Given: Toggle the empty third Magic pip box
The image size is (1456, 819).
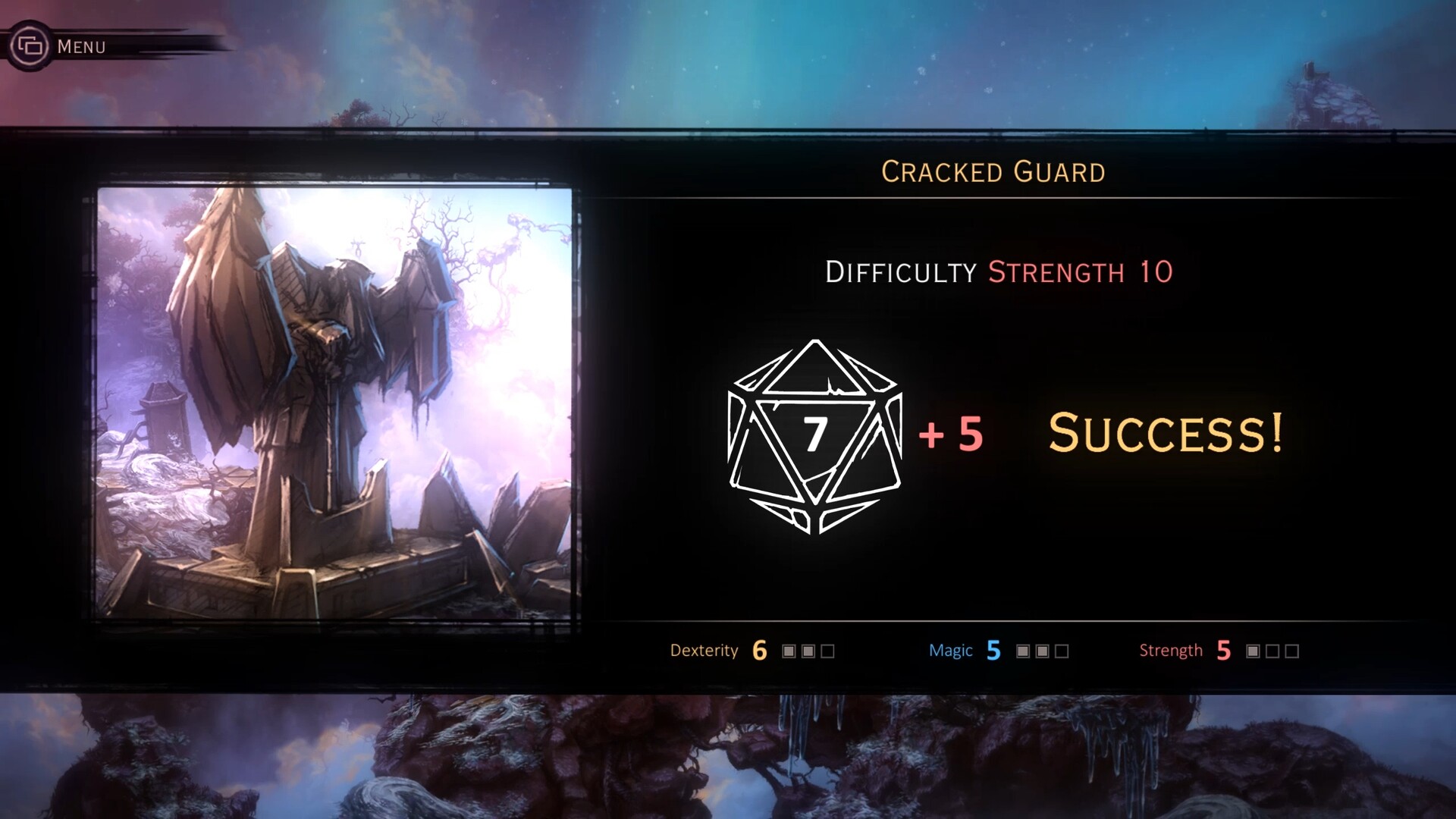Looking at the screenshot, I should pos(1062,651).
